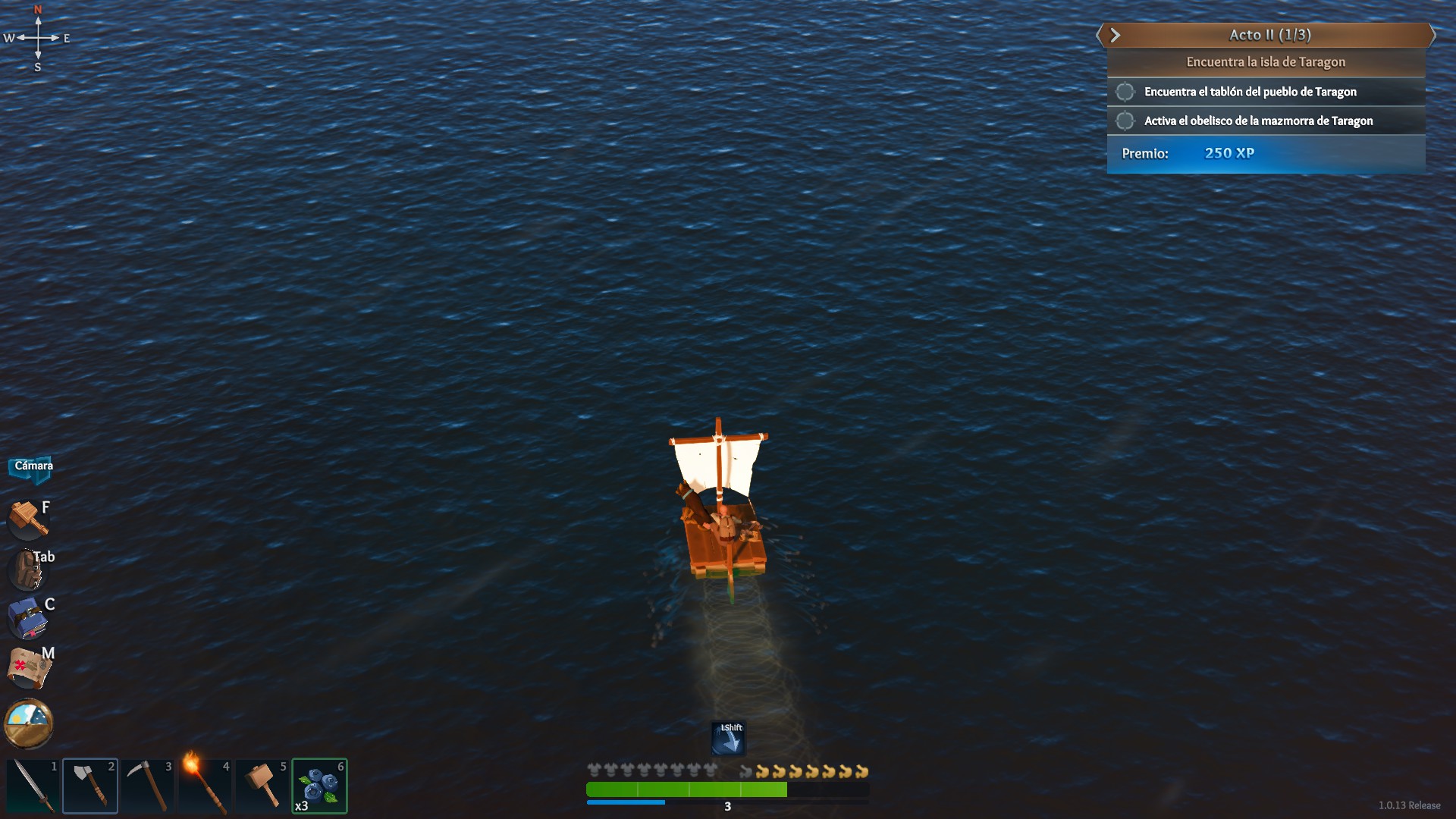Image resolution: width=1456 pixels, height=819 pixels.
Task: Open the backpack inventory icon
Action: pyautogui.click(x=28, y=569)
